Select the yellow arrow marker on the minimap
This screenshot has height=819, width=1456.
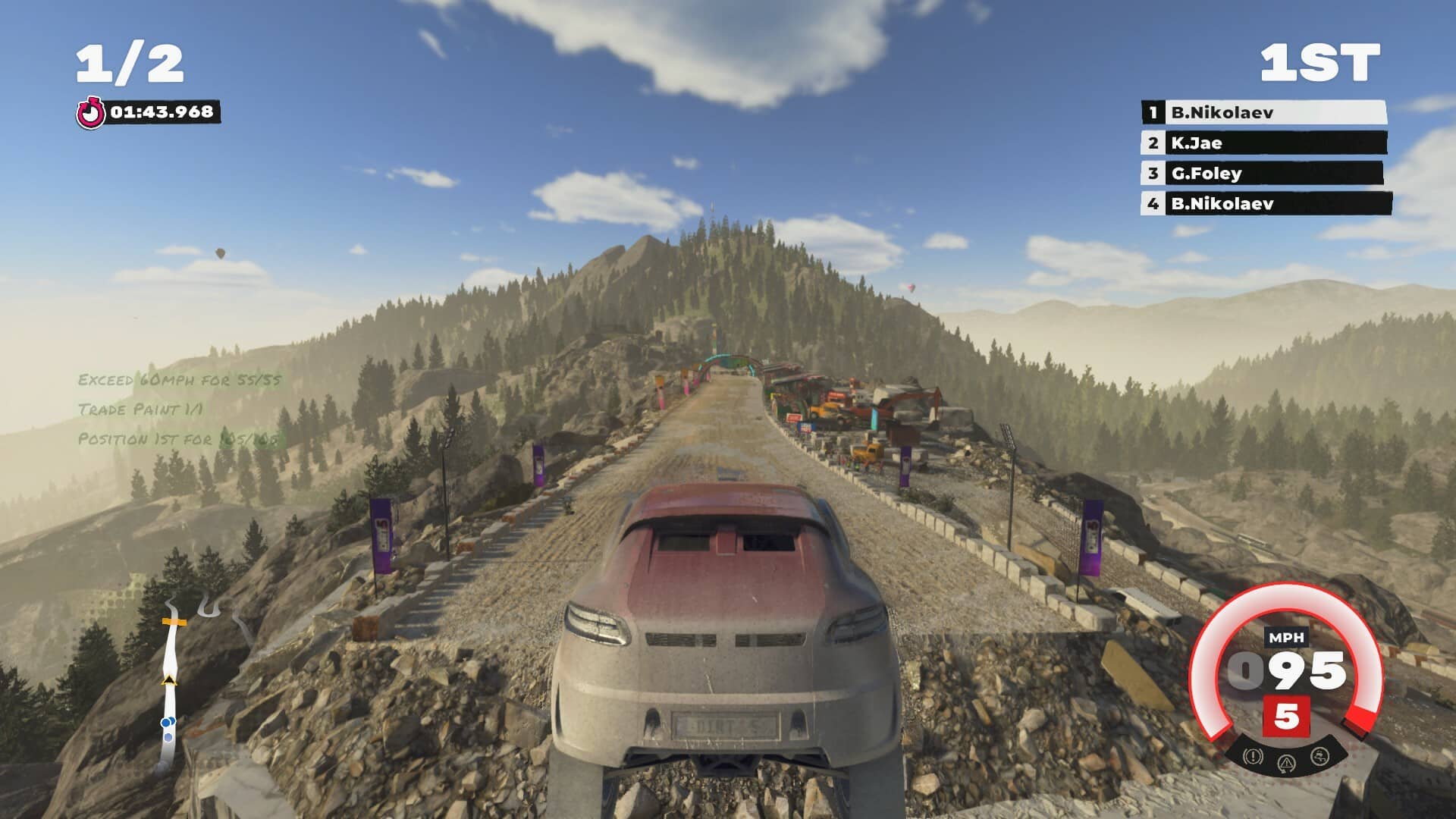(170, 679)
